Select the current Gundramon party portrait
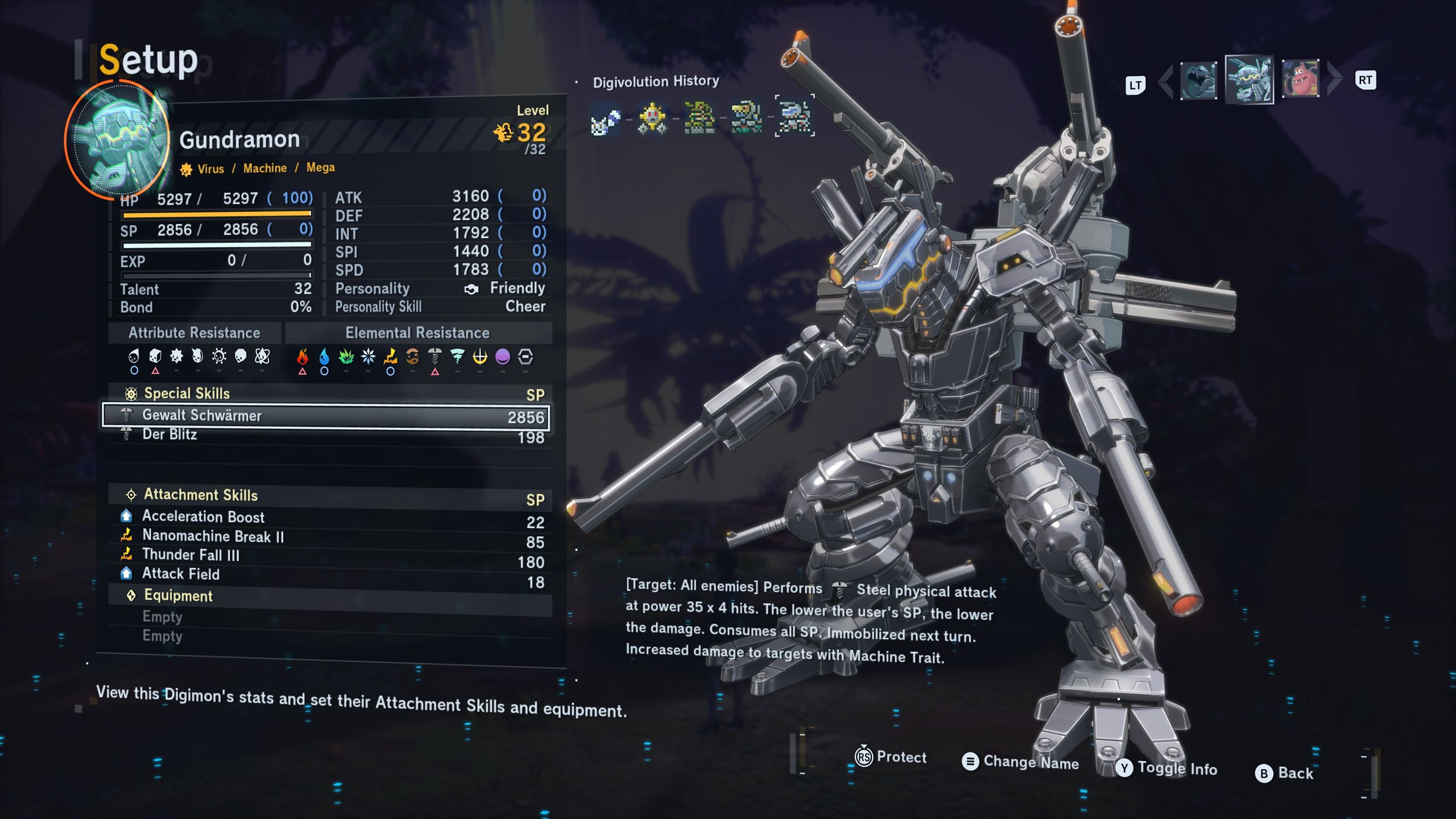 coord(1249,80)
